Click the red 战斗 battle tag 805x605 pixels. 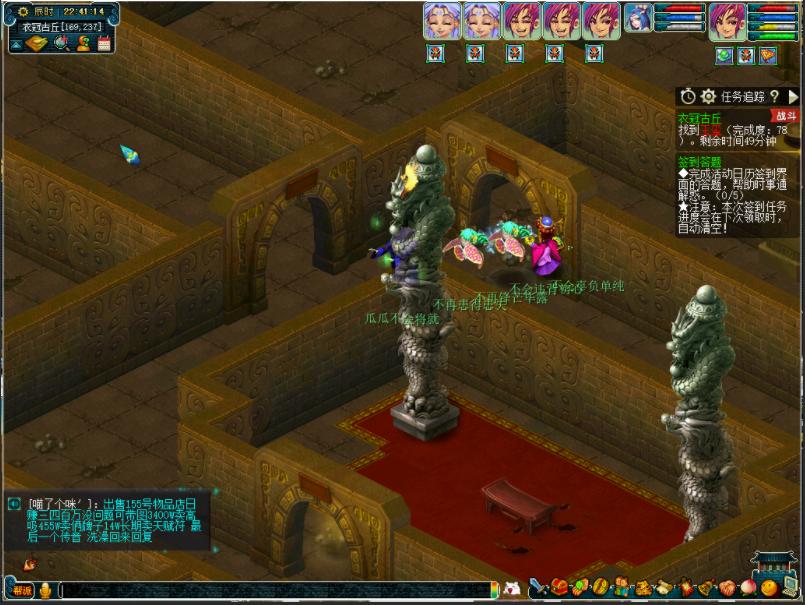[785, 116]
